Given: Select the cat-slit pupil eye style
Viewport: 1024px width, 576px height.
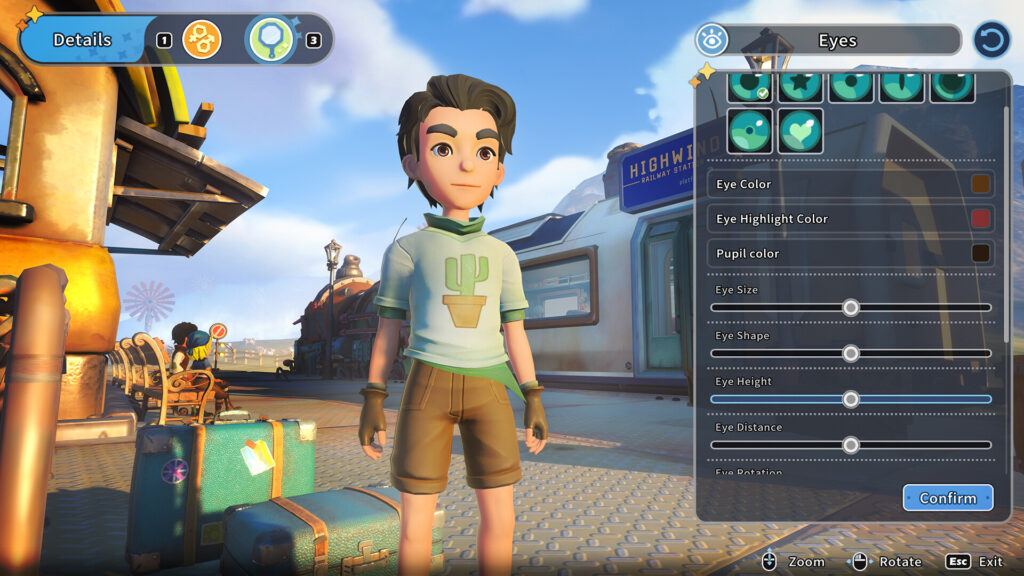Looking at the screenshot, I should click(x=902, y=86).
